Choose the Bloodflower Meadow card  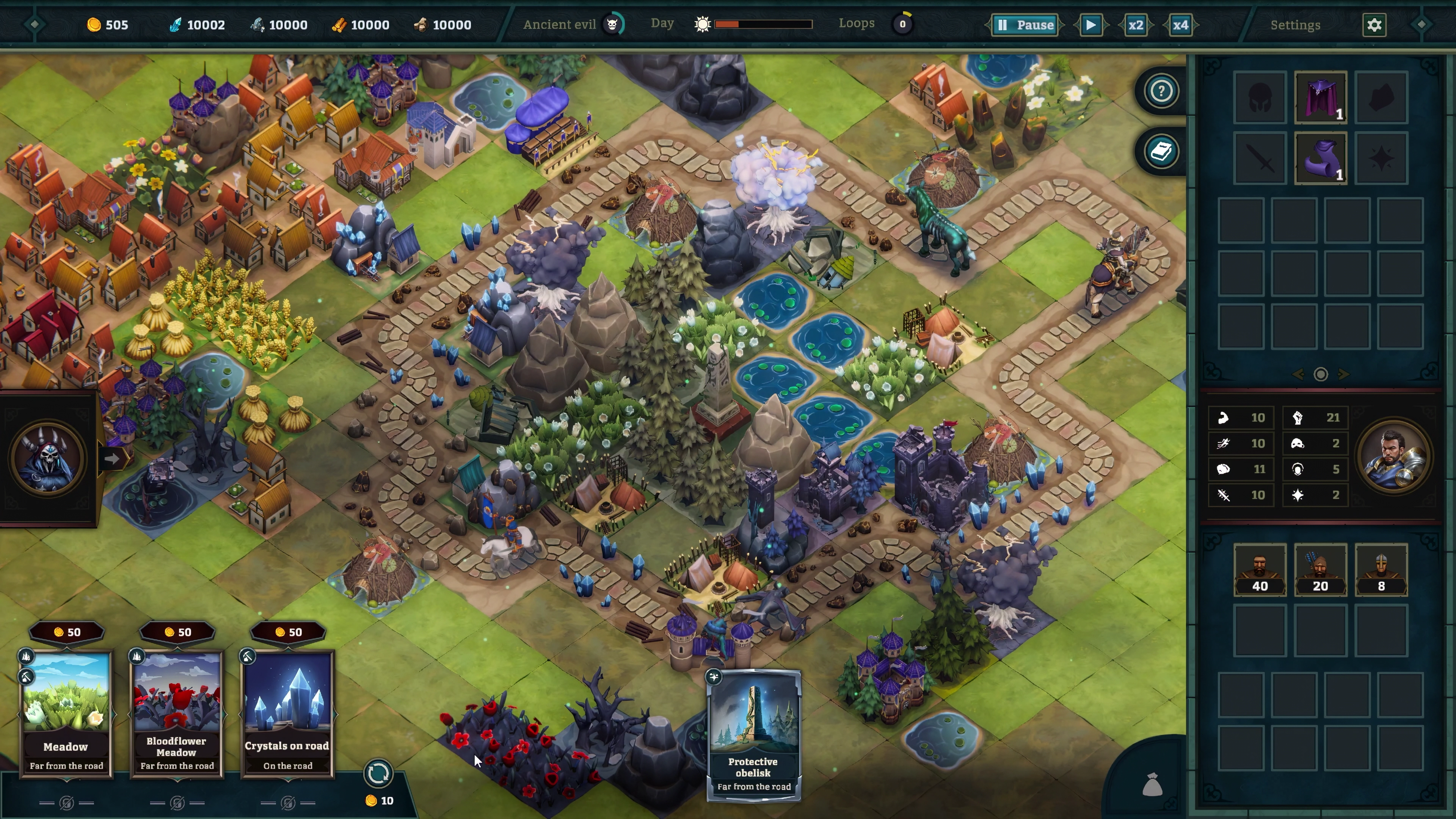coord(177,713)
